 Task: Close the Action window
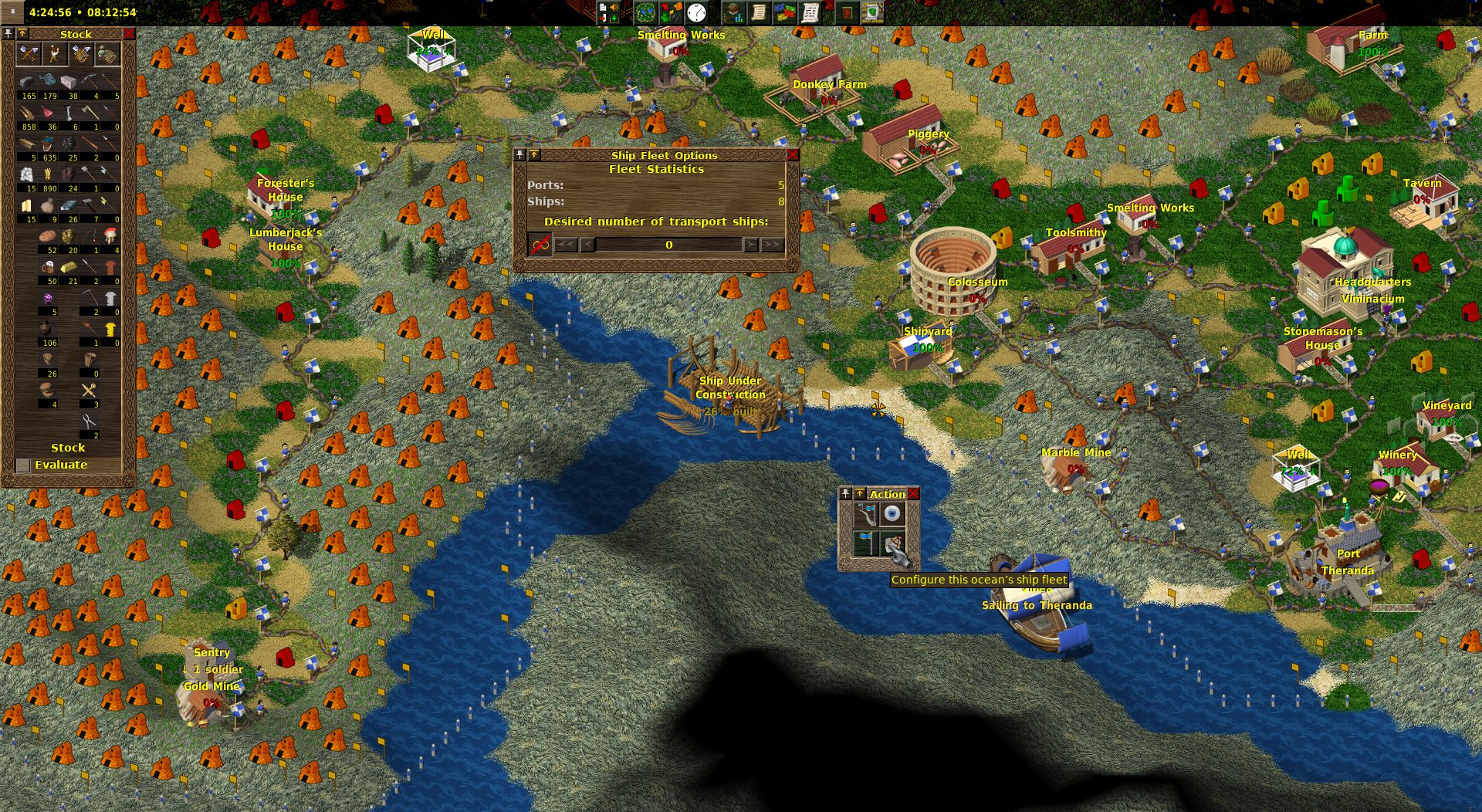(x=913, y=494)
